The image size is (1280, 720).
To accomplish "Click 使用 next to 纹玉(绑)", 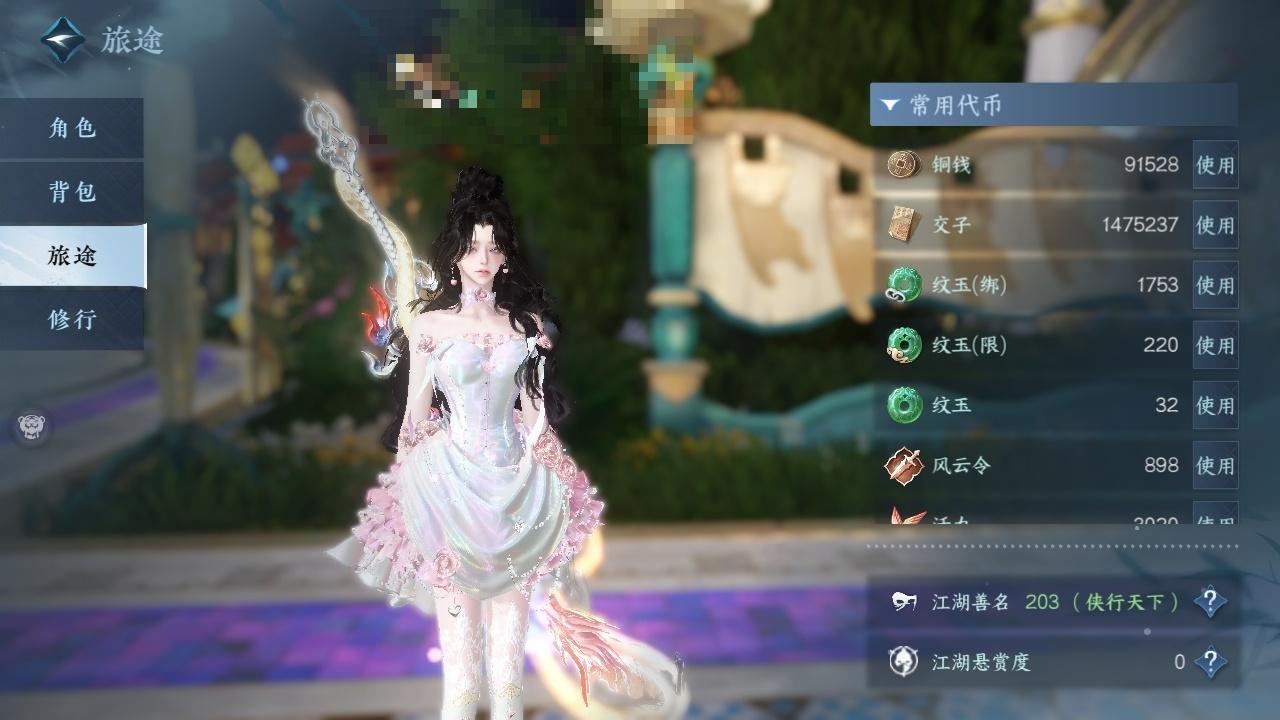I will (1215, 285).
